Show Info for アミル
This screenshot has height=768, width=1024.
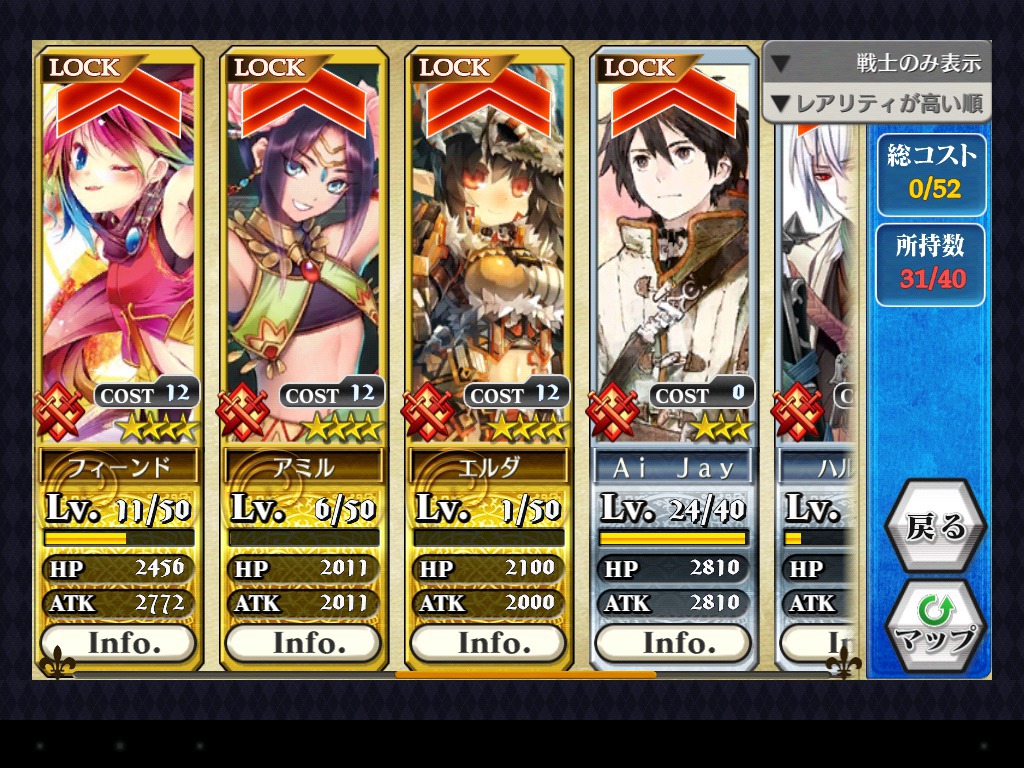click(303, 643)
